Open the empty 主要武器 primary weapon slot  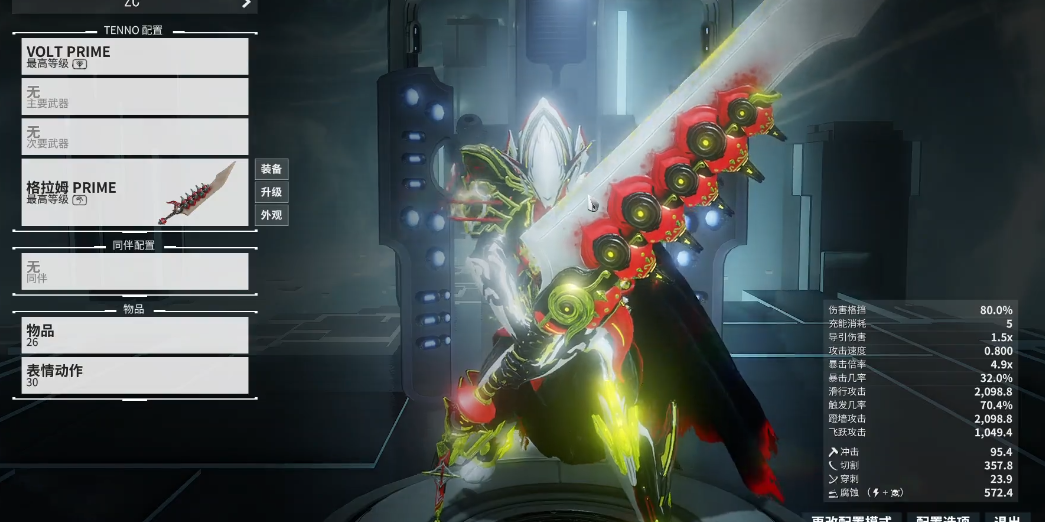(x=134, y=97)
